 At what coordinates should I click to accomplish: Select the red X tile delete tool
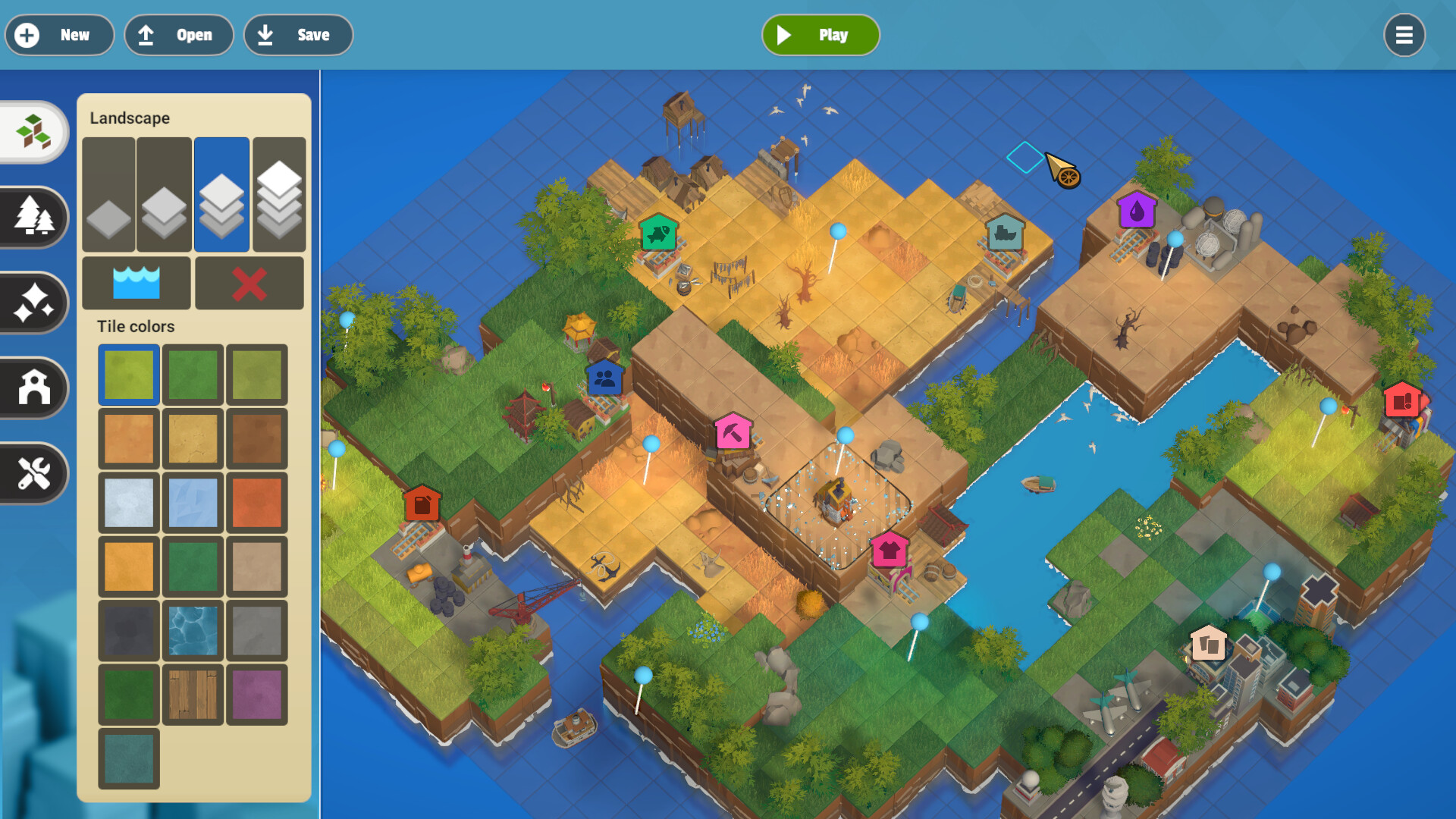point(249,283)
